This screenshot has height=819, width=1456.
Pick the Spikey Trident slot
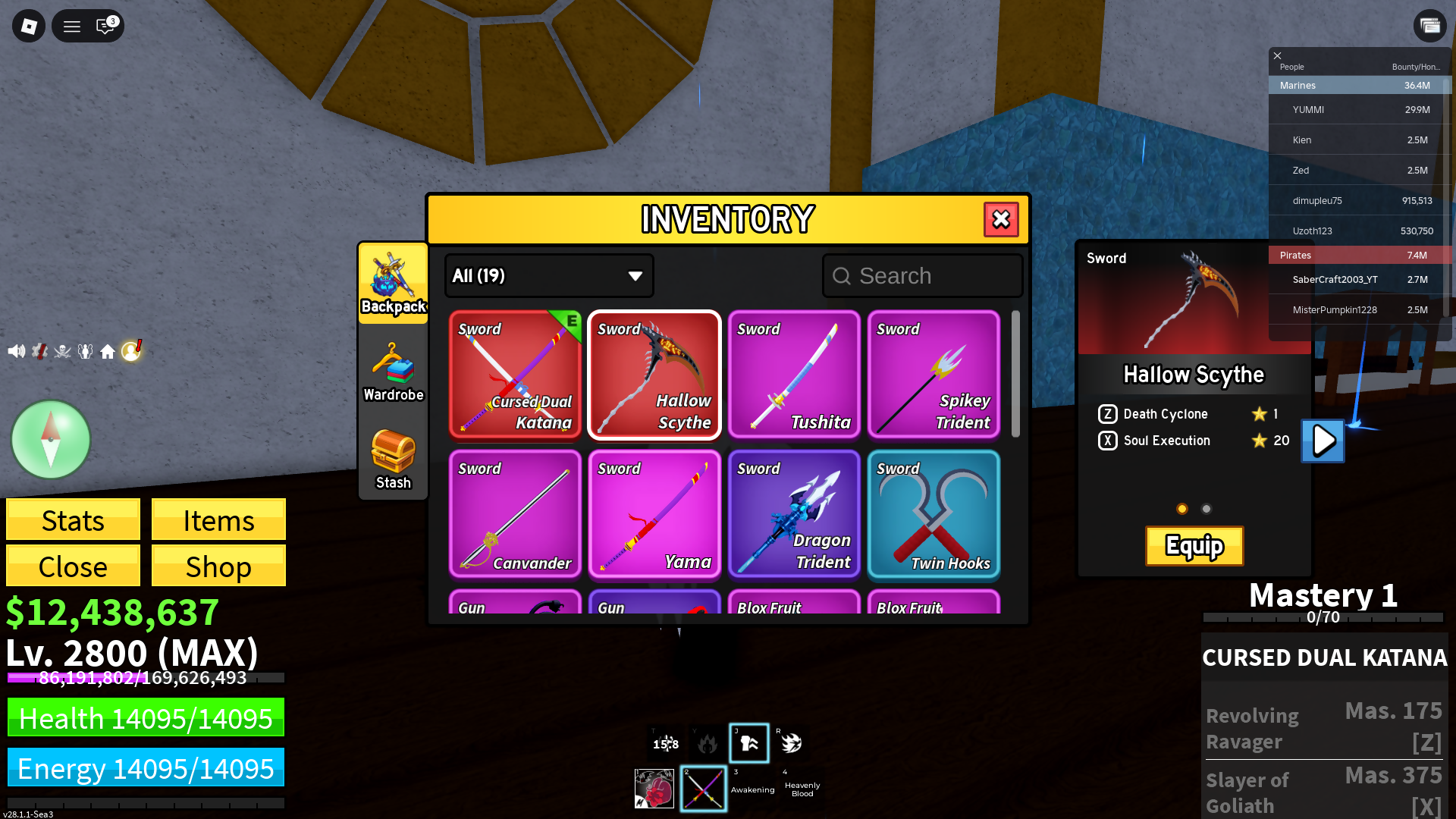click(934, 374)
